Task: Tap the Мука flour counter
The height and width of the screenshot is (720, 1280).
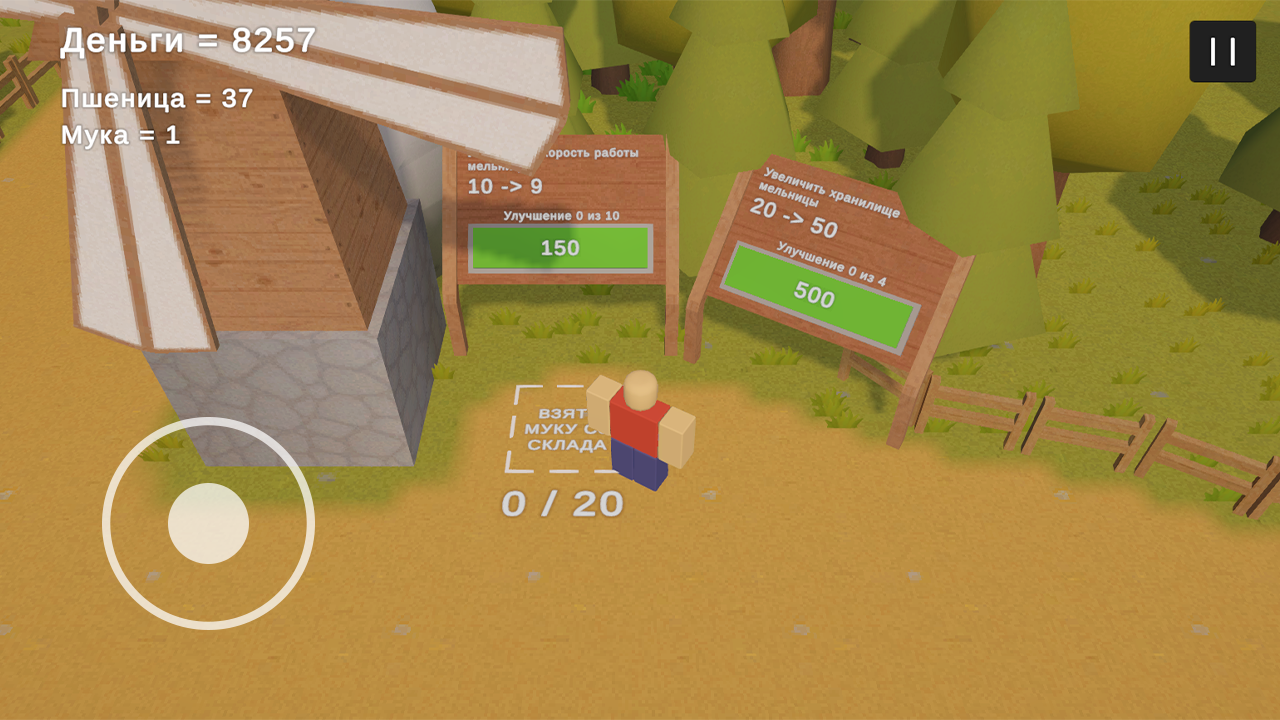Action: [x=120, y=137]
